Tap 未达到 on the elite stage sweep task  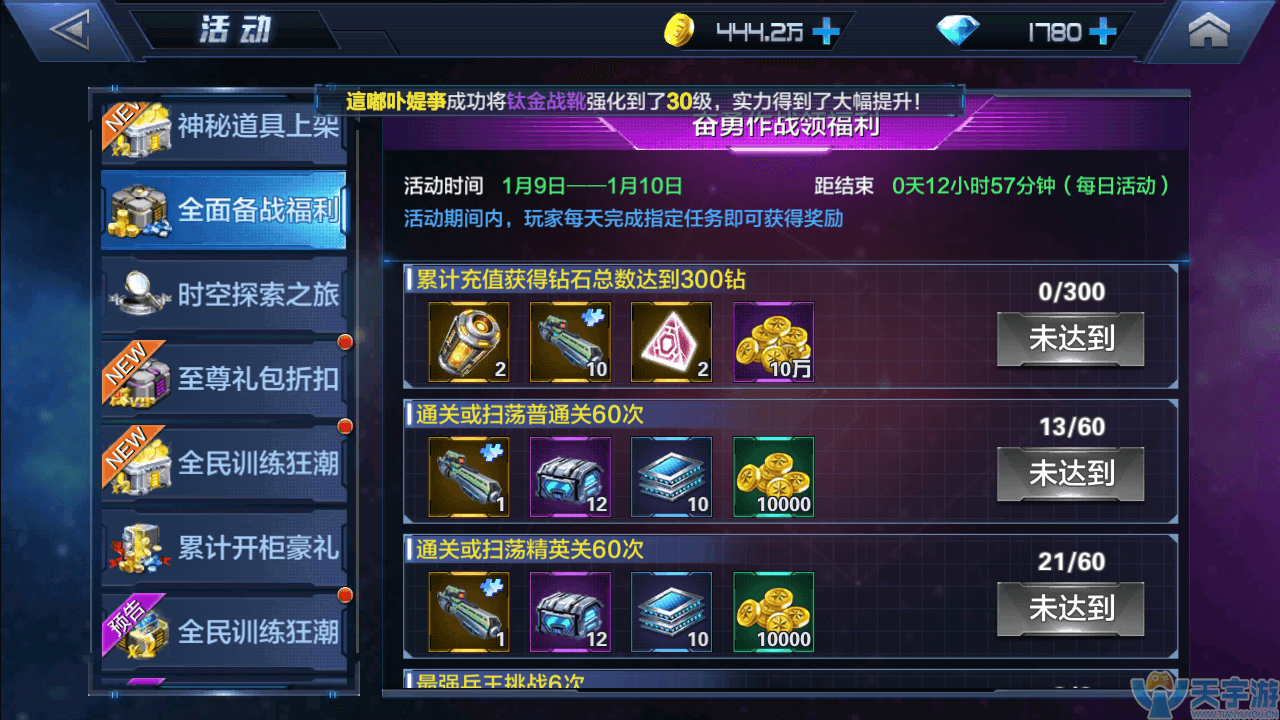click(x=1070, y=610)
